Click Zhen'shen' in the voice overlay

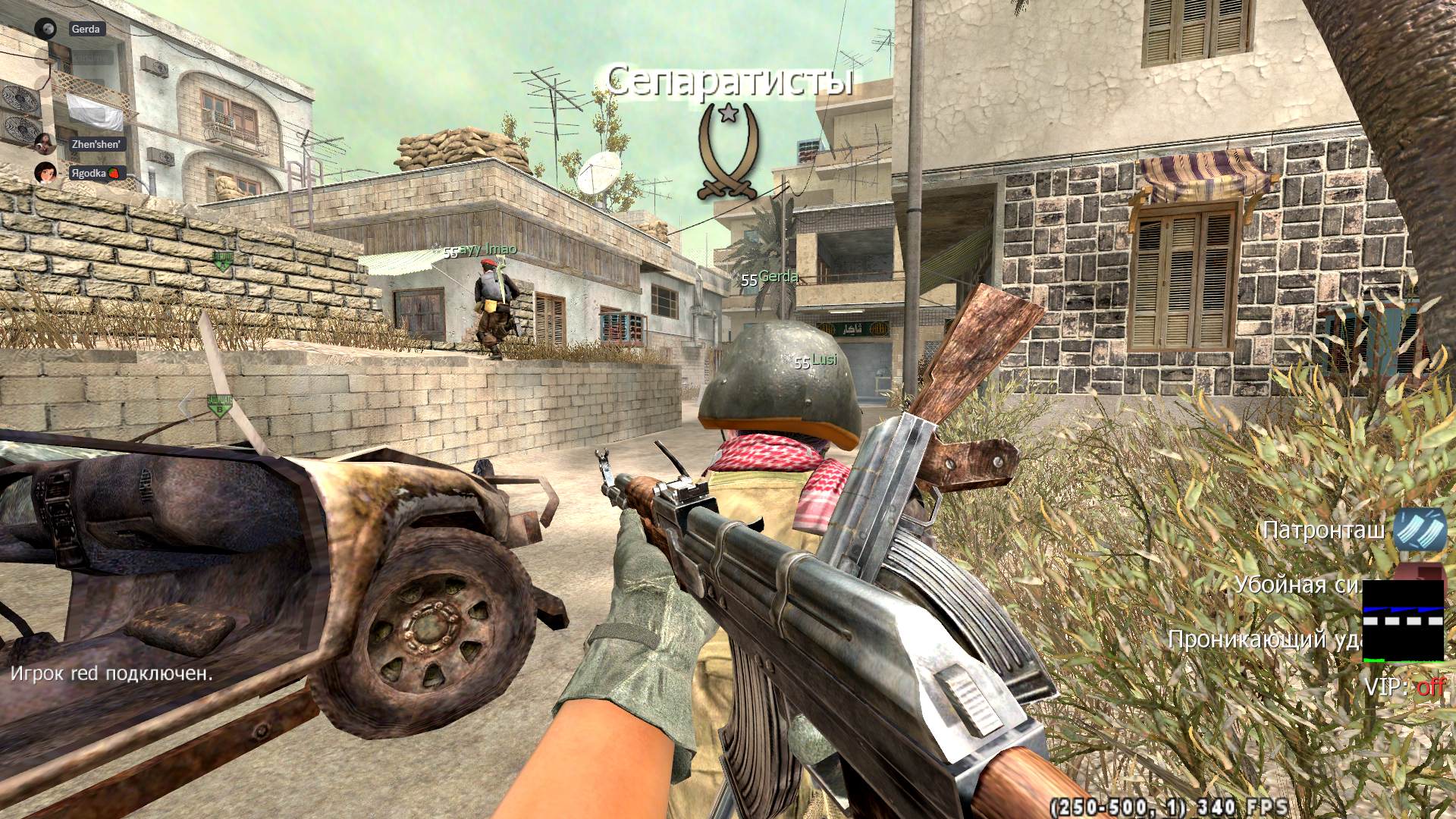click(96, 143)
